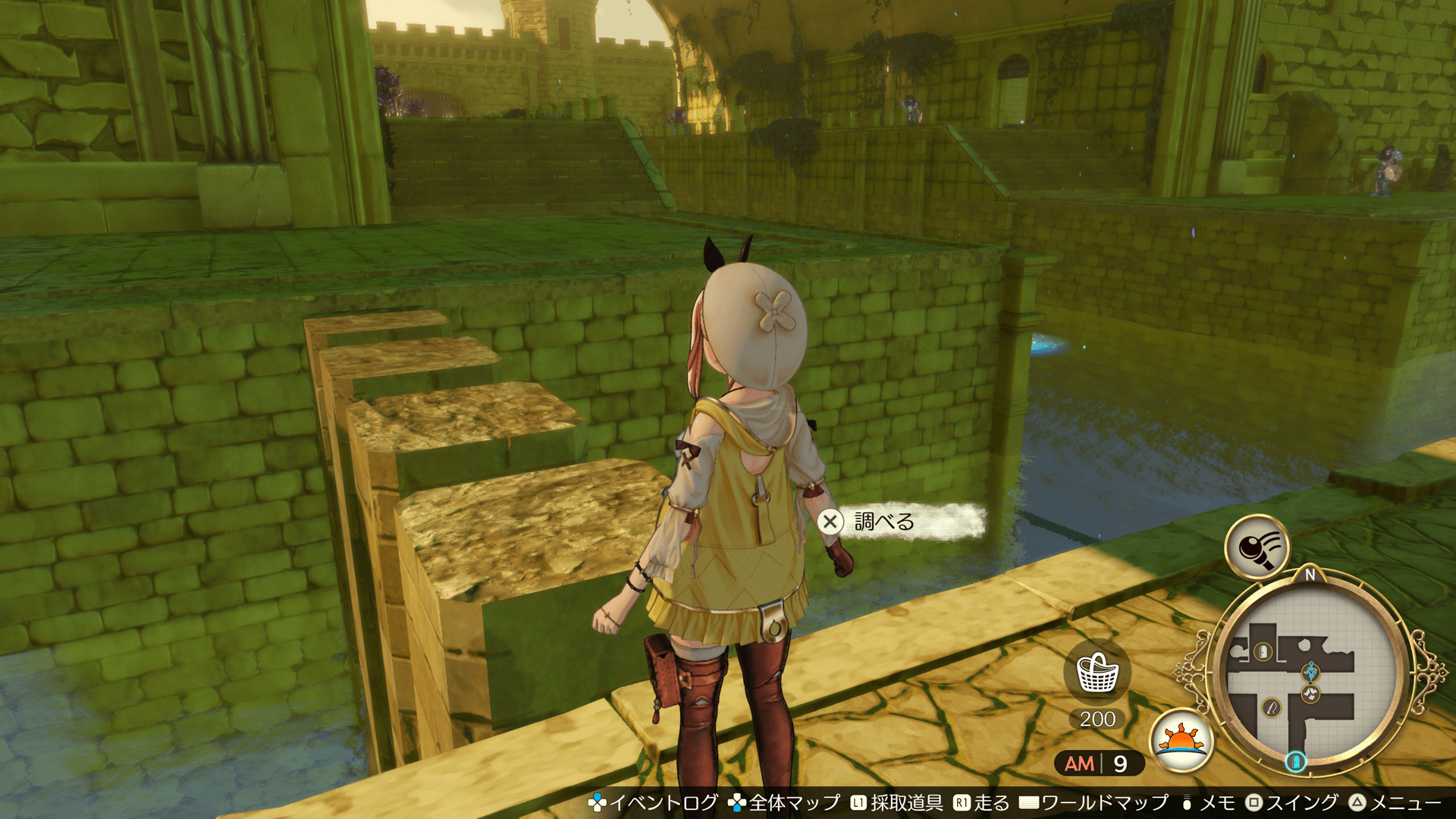This screenshot has width=1456, height=819.
Task: Click the sun time-of-day icon
Action: click(x=1181, y=739)
